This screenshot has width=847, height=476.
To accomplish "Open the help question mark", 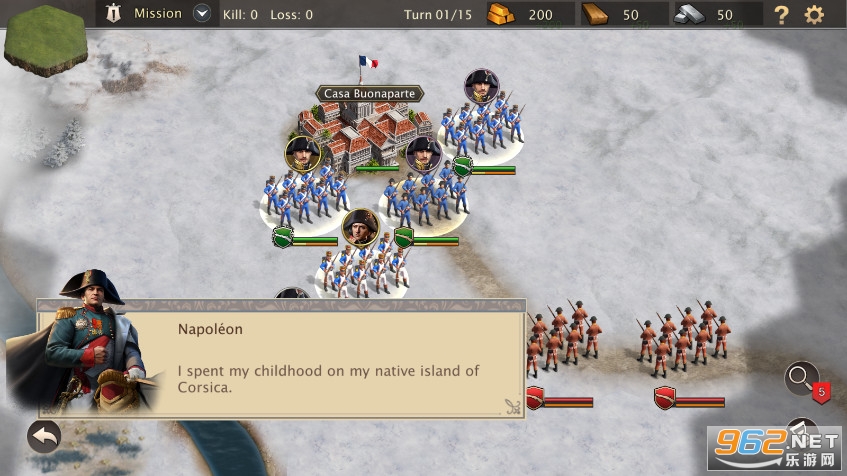I will point(782,15).
